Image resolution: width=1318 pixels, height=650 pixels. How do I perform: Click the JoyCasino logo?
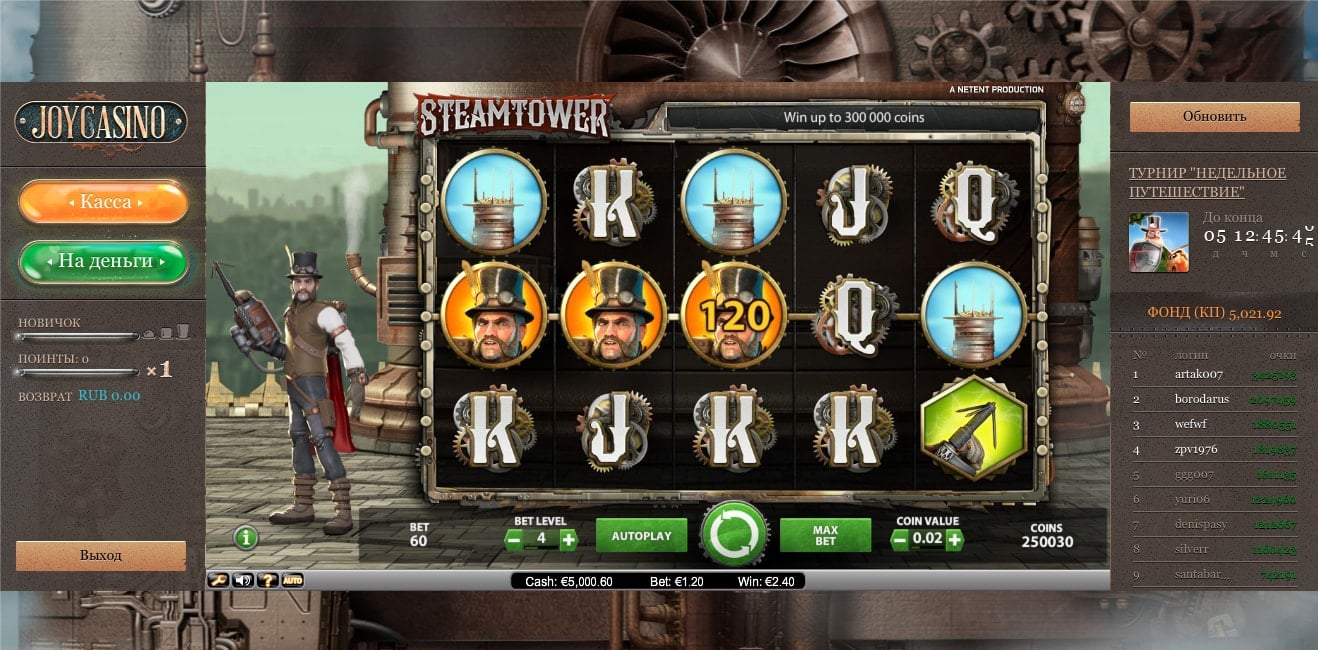tap(101, 122)
